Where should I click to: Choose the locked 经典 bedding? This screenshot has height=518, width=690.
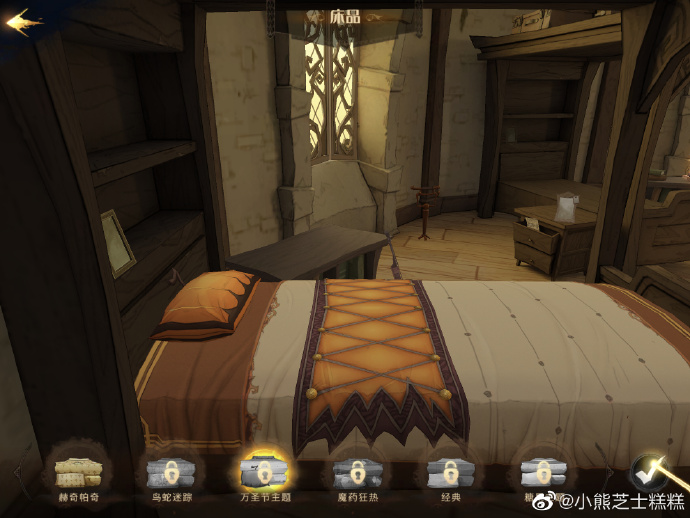pyautogui.click(x=448, y=472)
